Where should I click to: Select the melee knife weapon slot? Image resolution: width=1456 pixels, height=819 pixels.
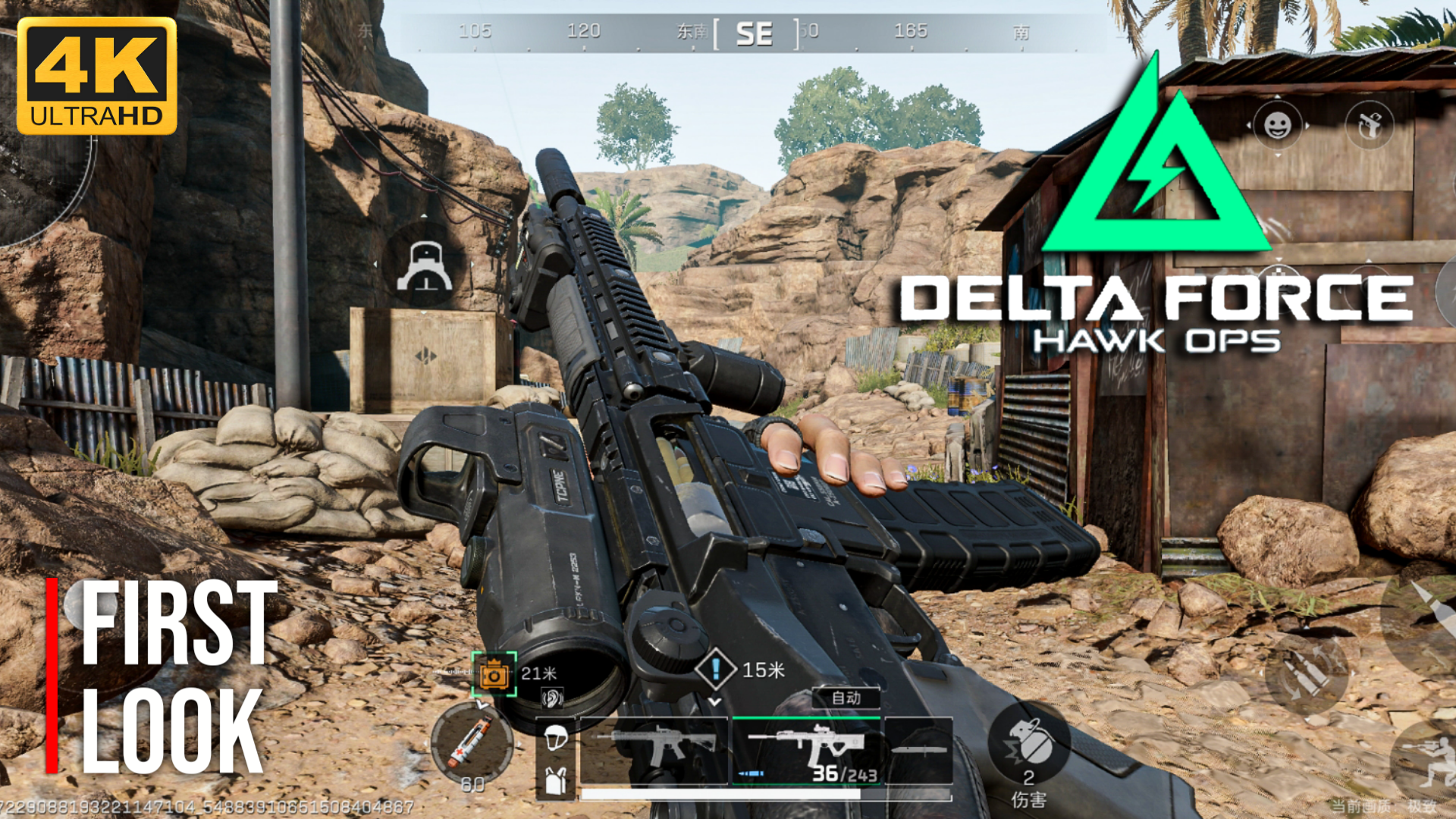coord(917,750)
